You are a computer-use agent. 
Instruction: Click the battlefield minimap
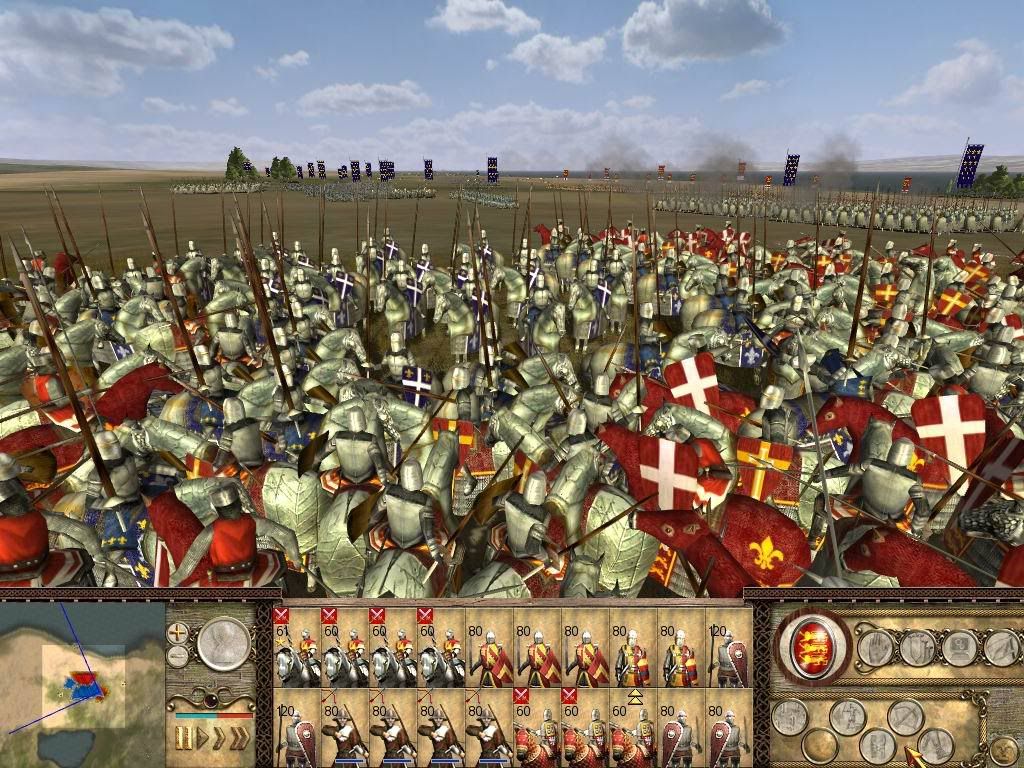point(82,682)
